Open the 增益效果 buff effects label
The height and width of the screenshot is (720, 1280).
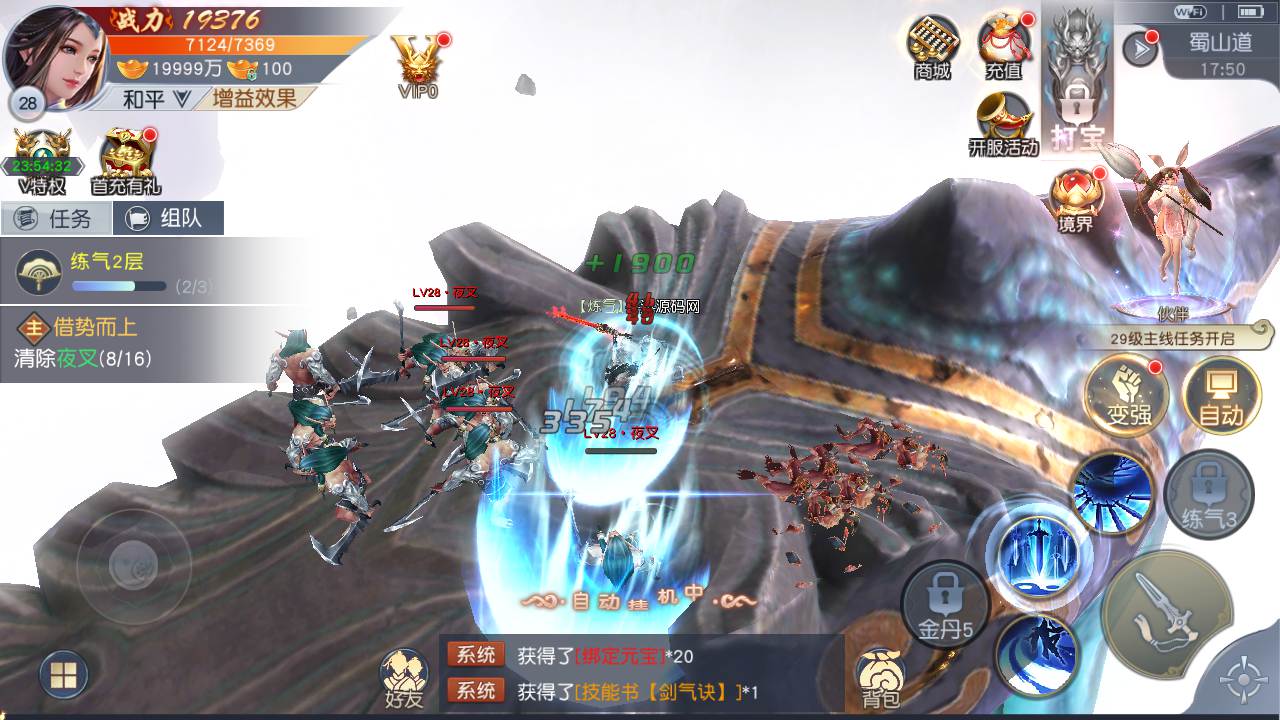click(x=254, y=98)
